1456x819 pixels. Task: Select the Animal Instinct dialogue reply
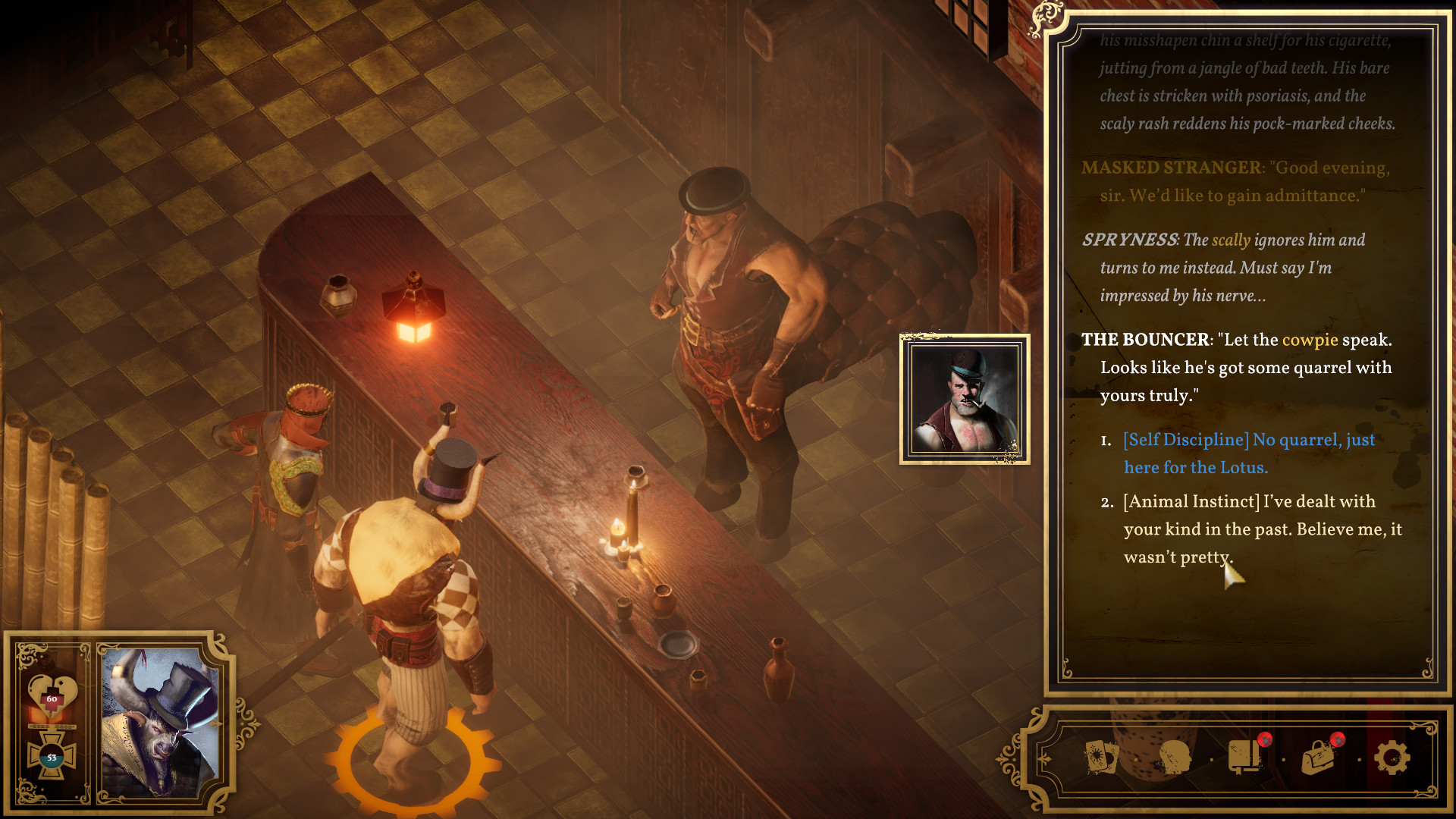pyautogui.click(x=1262, y=529)
